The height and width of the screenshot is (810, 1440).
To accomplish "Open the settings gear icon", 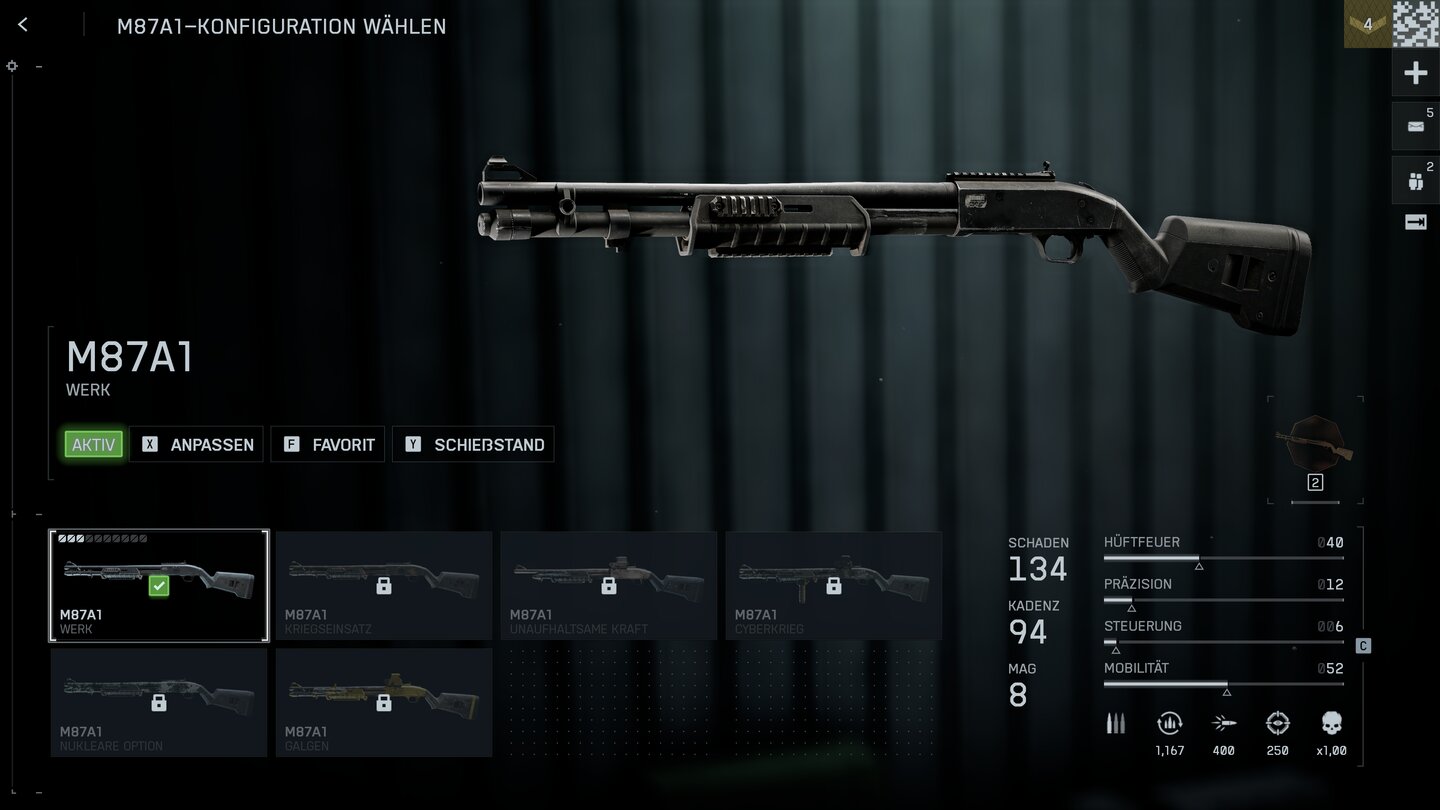I will point(12,66).
